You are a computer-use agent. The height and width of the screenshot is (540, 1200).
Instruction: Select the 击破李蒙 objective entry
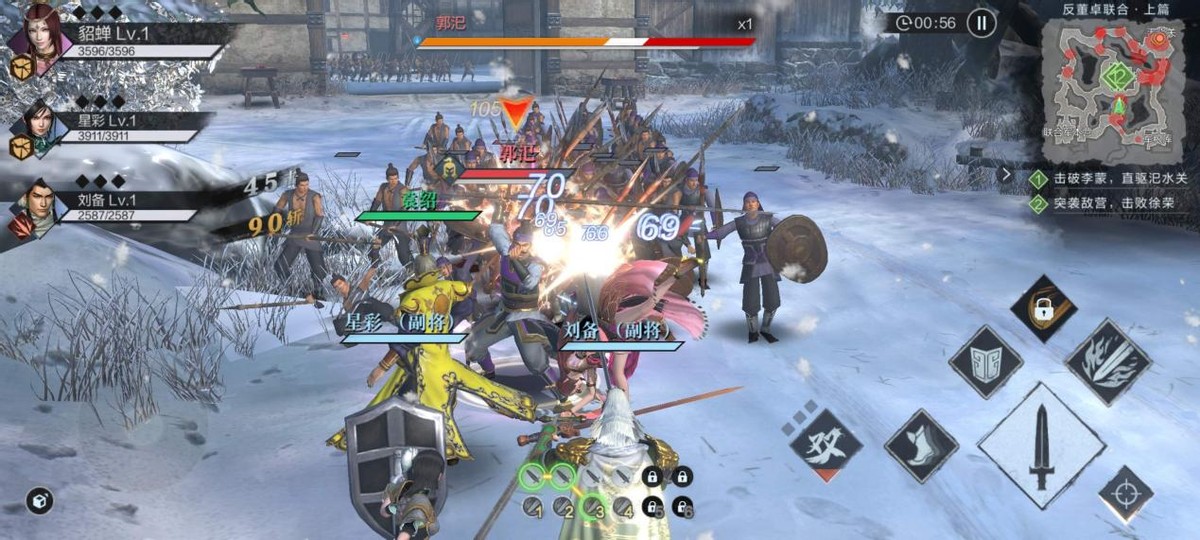click(1110, 180)
